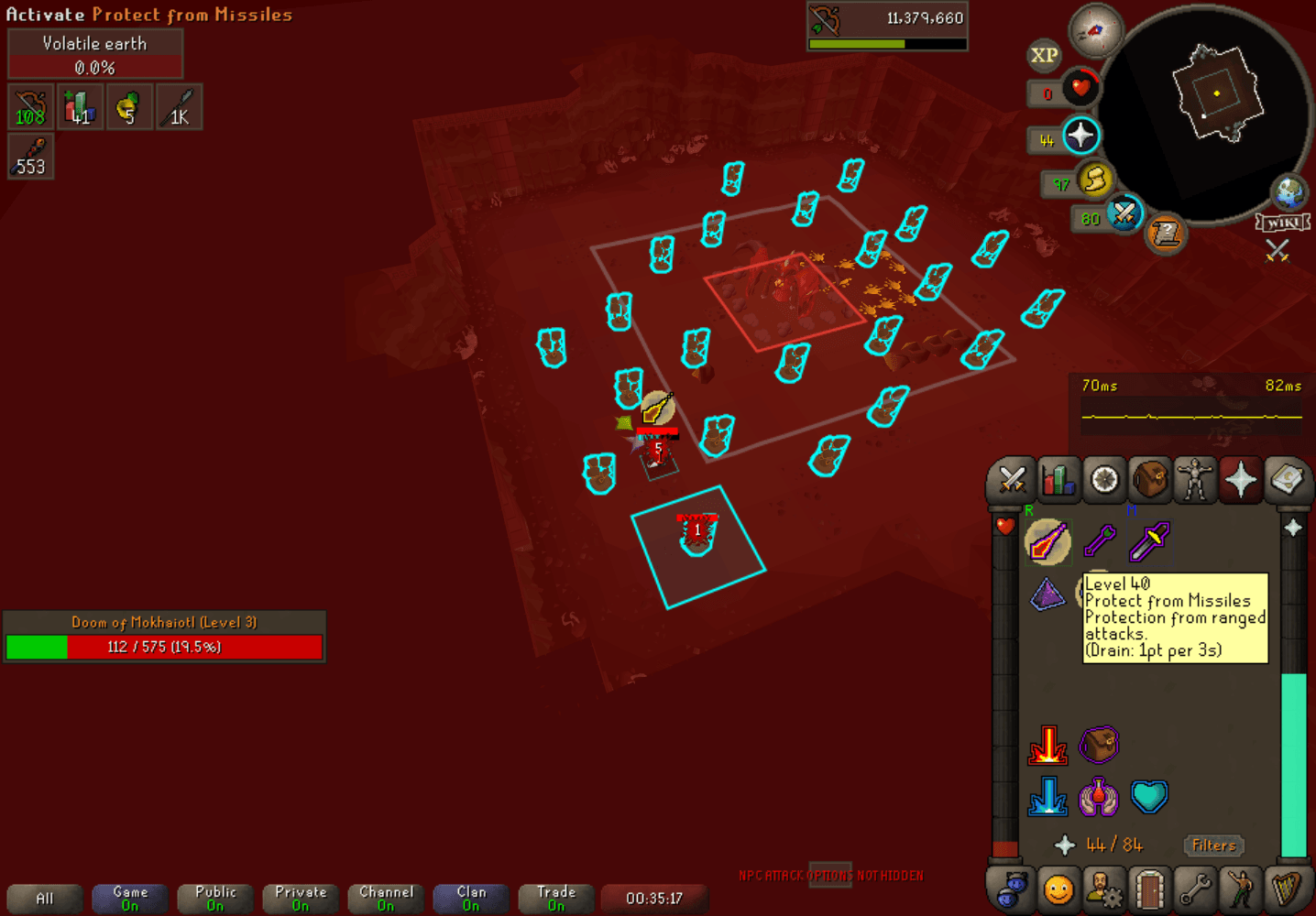Click the XP drops tracker orb
This screenshot has height=916, width=1316.
pos(1043,57)
